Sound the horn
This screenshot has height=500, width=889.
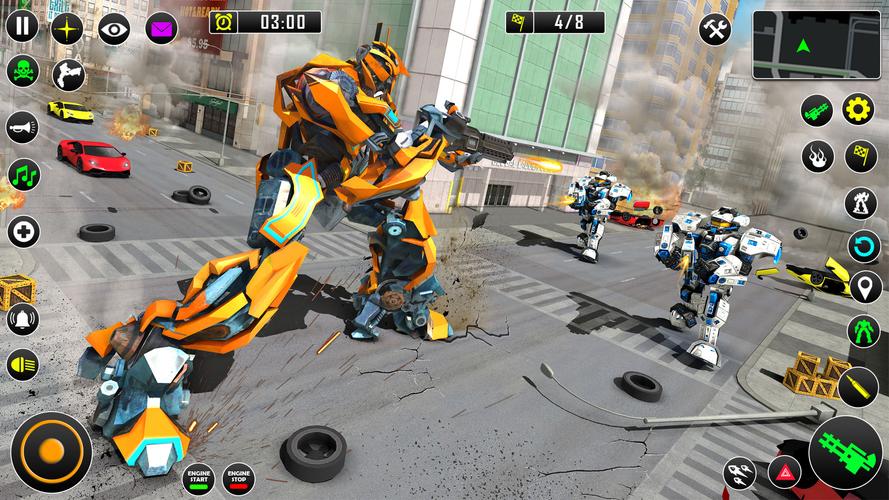coord(22,127)
